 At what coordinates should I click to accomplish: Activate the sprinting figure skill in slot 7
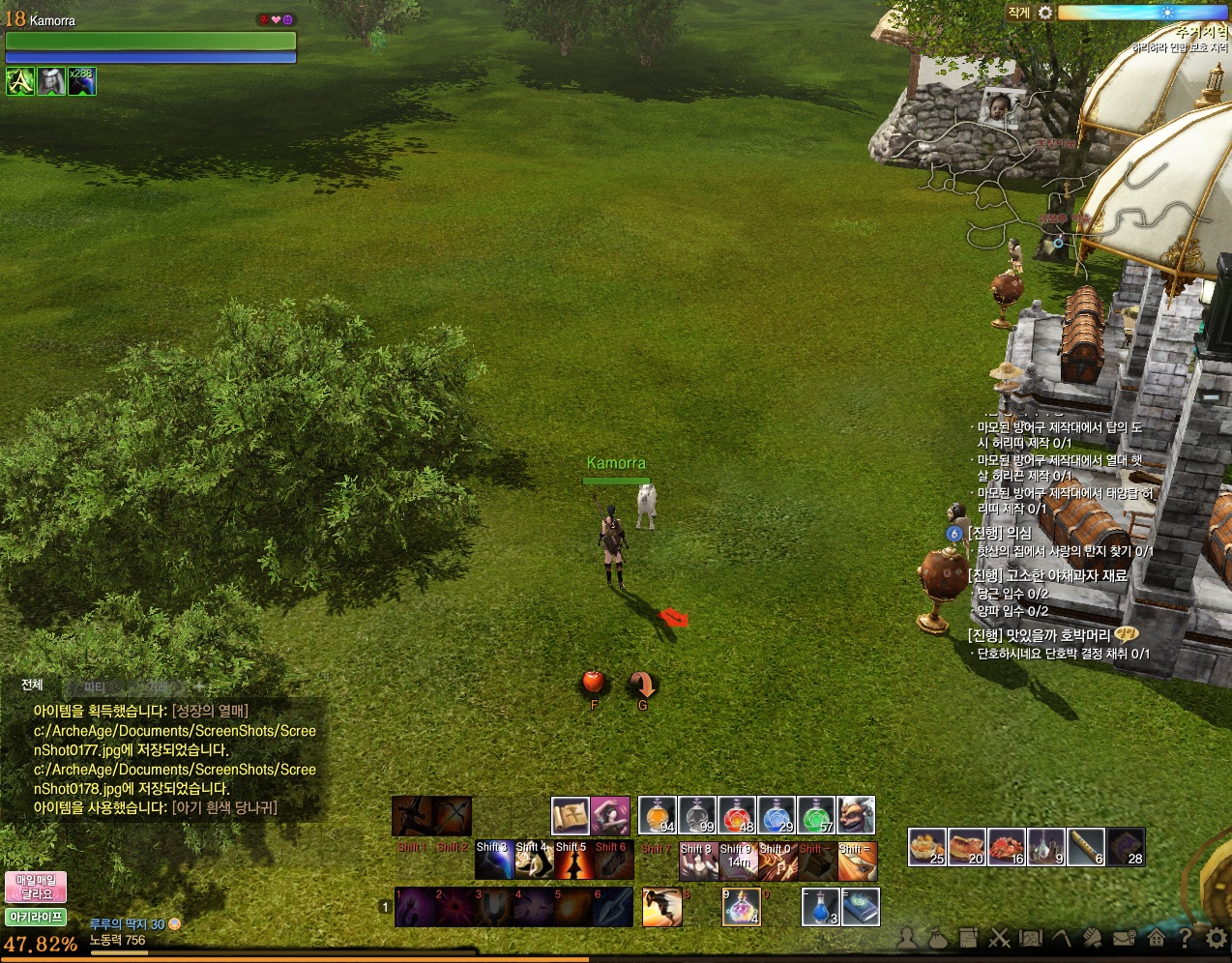pos(662,907)
